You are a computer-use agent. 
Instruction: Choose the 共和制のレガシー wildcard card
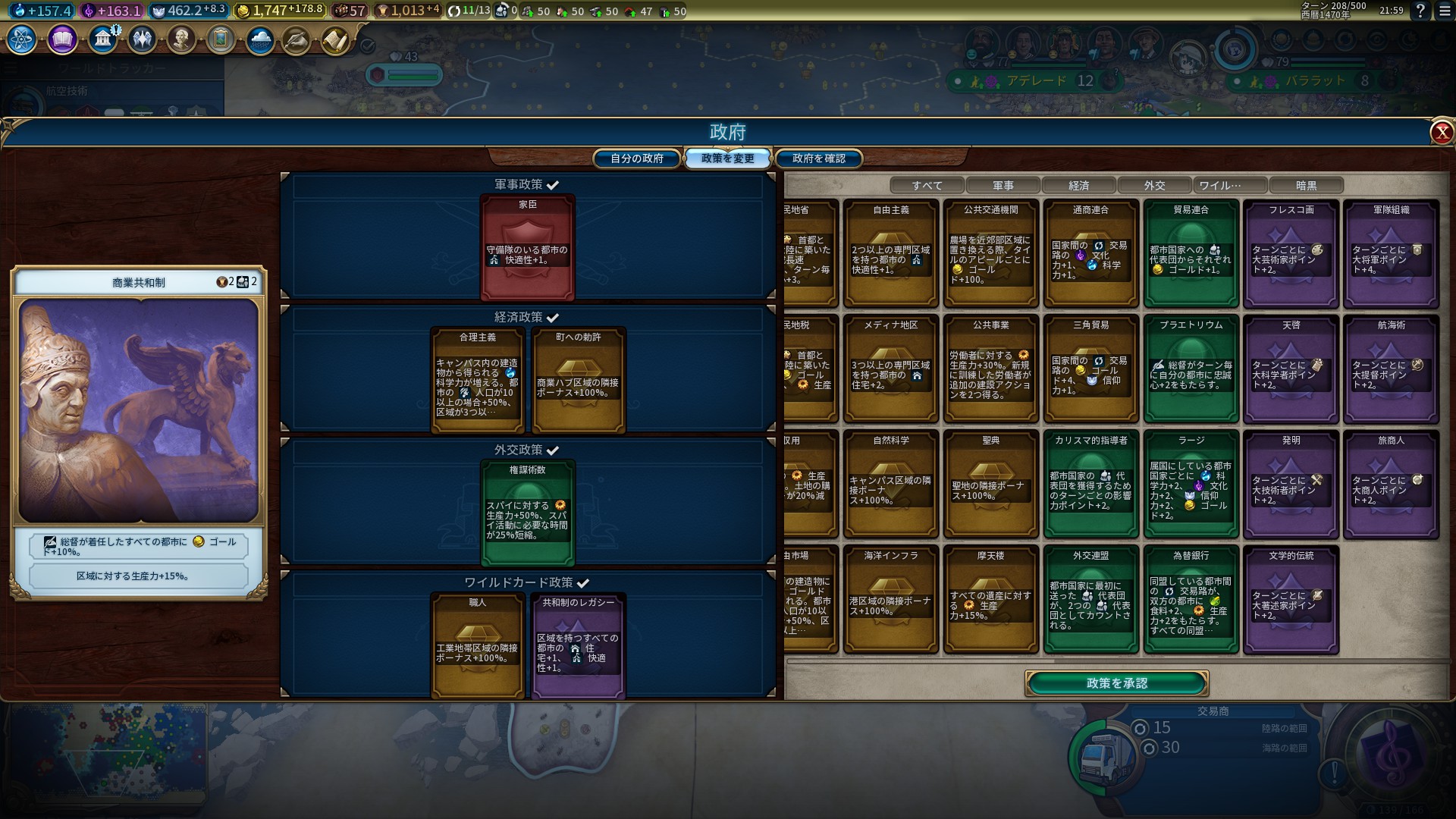[x=579, y=645]
